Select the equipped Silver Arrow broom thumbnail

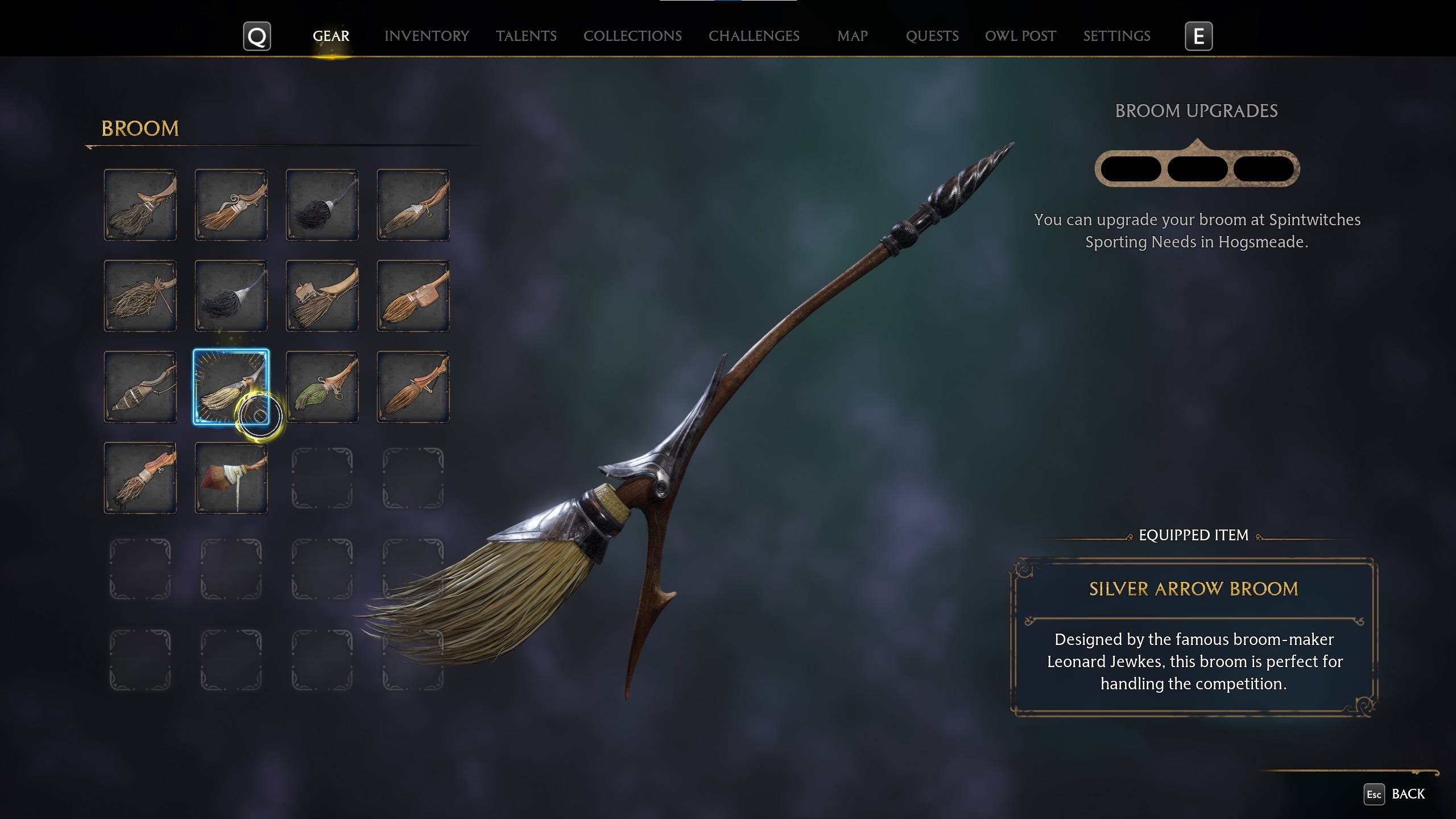231,388
